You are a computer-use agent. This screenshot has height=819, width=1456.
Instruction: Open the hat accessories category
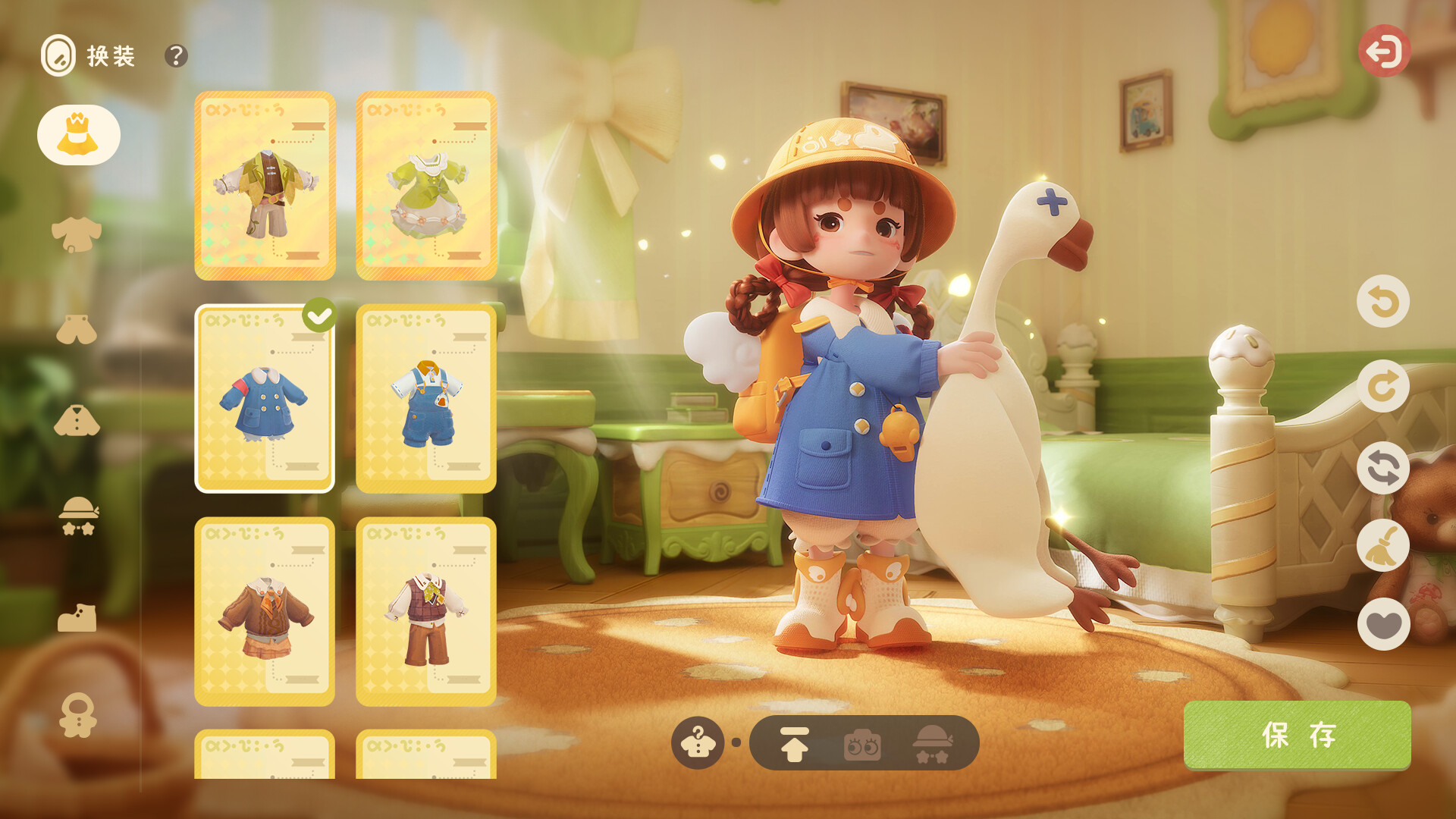pyautogui.click(x=79, y=516)
